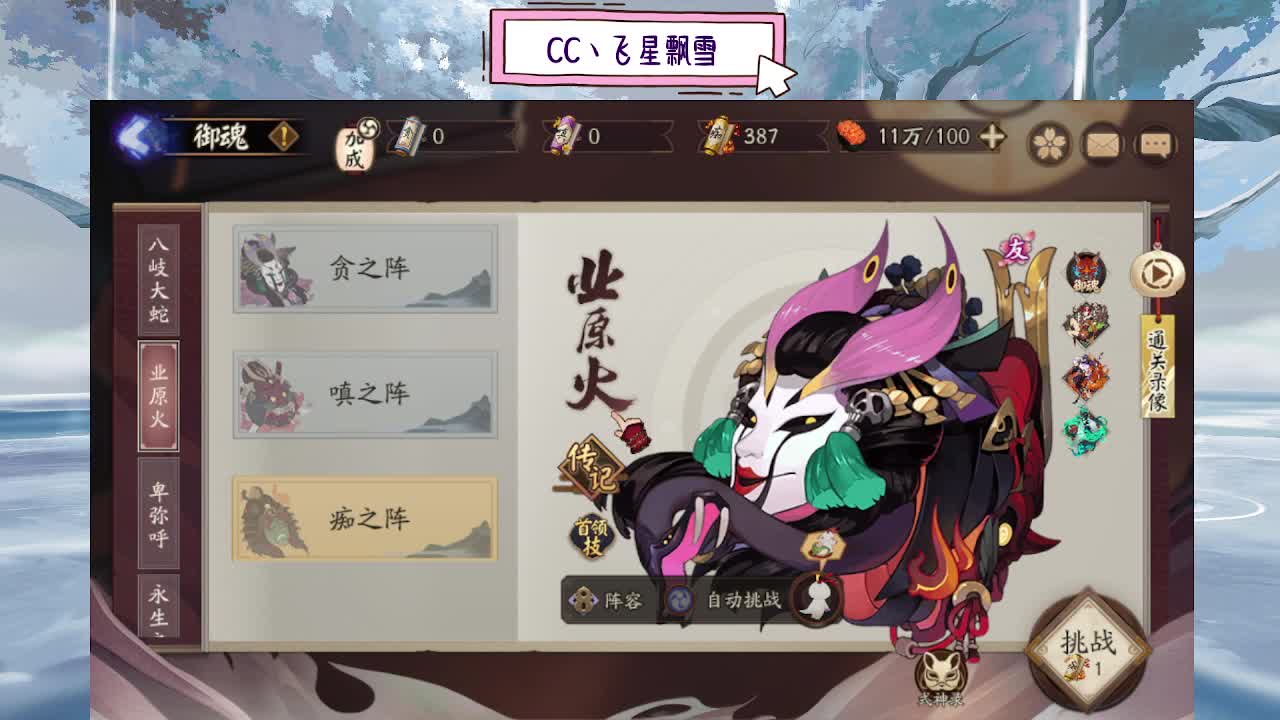Open the 御魂 icon atop the right sidebar
This screenshot has width=1280, height=720.
coord(1085,272)
